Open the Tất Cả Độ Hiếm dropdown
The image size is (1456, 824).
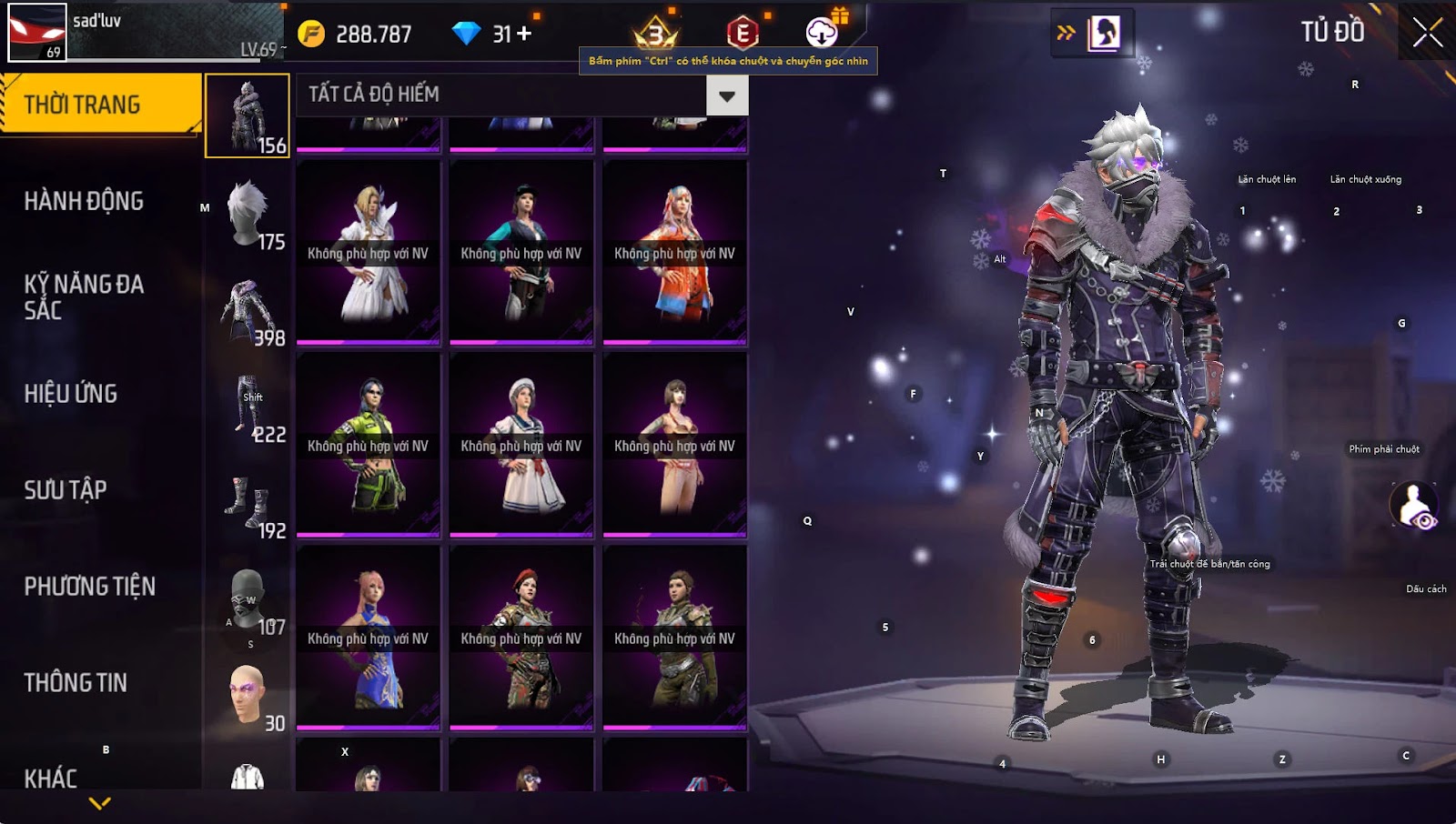726,95
